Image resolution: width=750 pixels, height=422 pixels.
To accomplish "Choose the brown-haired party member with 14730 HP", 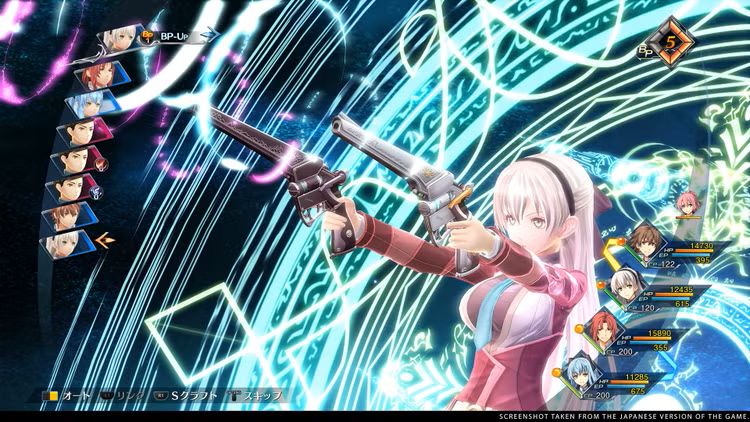I will (x=642, y=241).
